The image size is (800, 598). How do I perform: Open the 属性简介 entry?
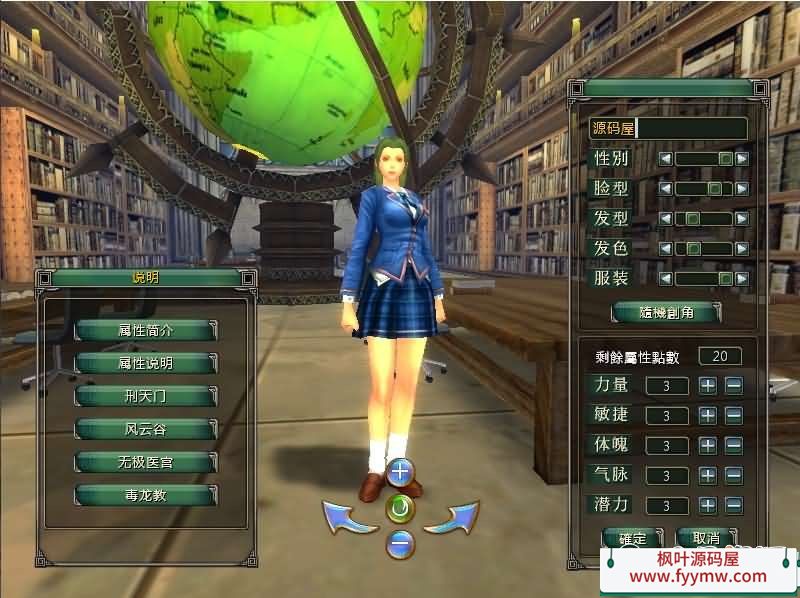click(x=145, y=330)
